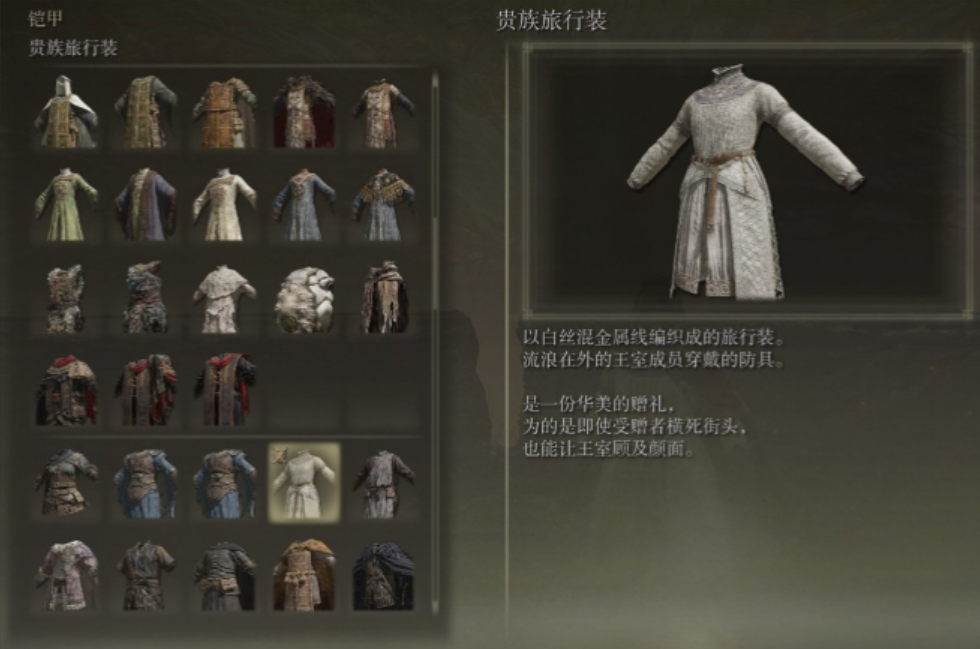
Task: Select the light green dress
Action: tap(65, 204)
